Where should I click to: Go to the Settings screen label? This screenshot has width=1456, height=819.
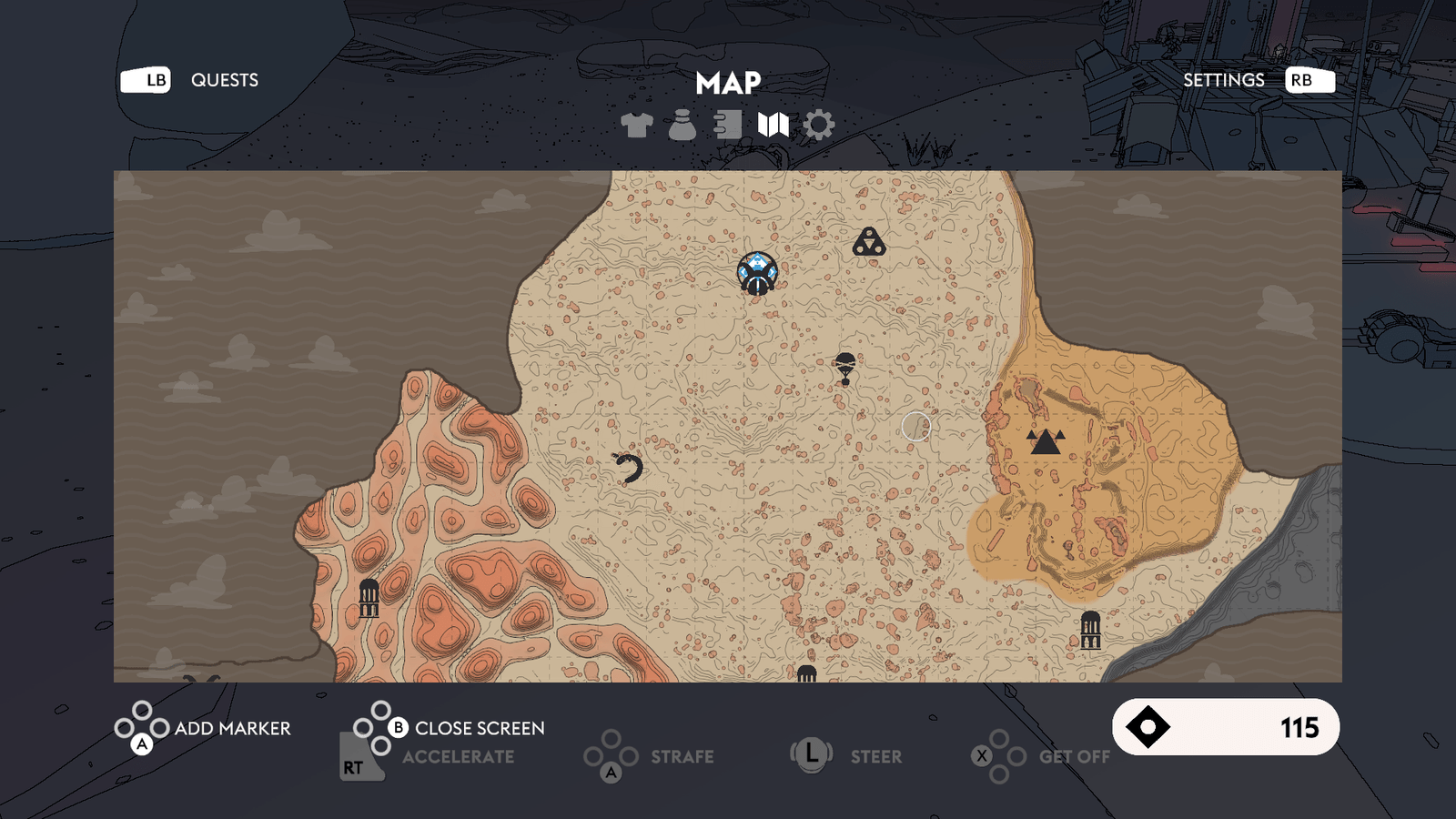[x=1223, y=80]
